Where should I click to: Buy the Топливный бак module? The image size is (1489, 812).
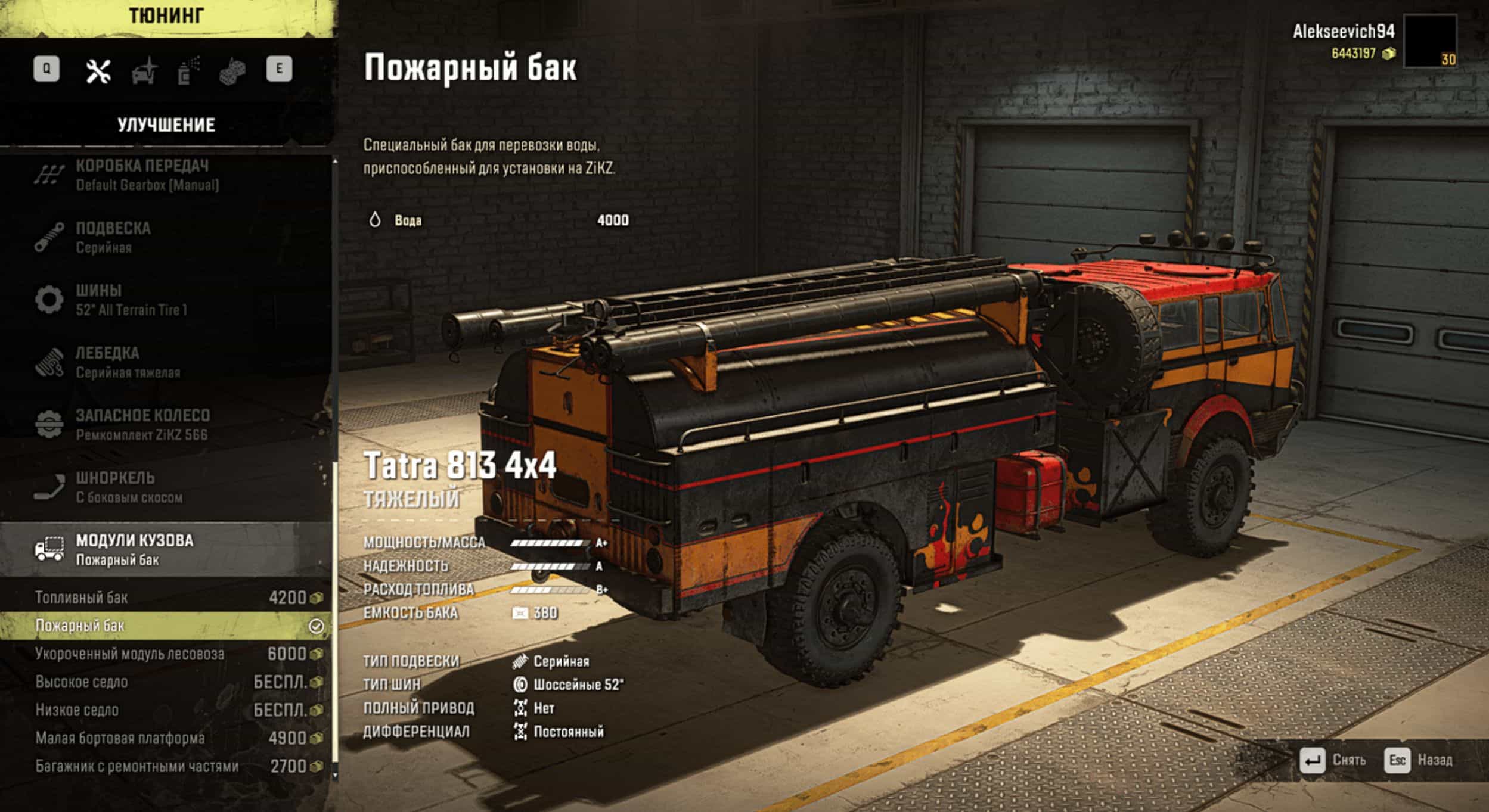[x=166, y=598]
